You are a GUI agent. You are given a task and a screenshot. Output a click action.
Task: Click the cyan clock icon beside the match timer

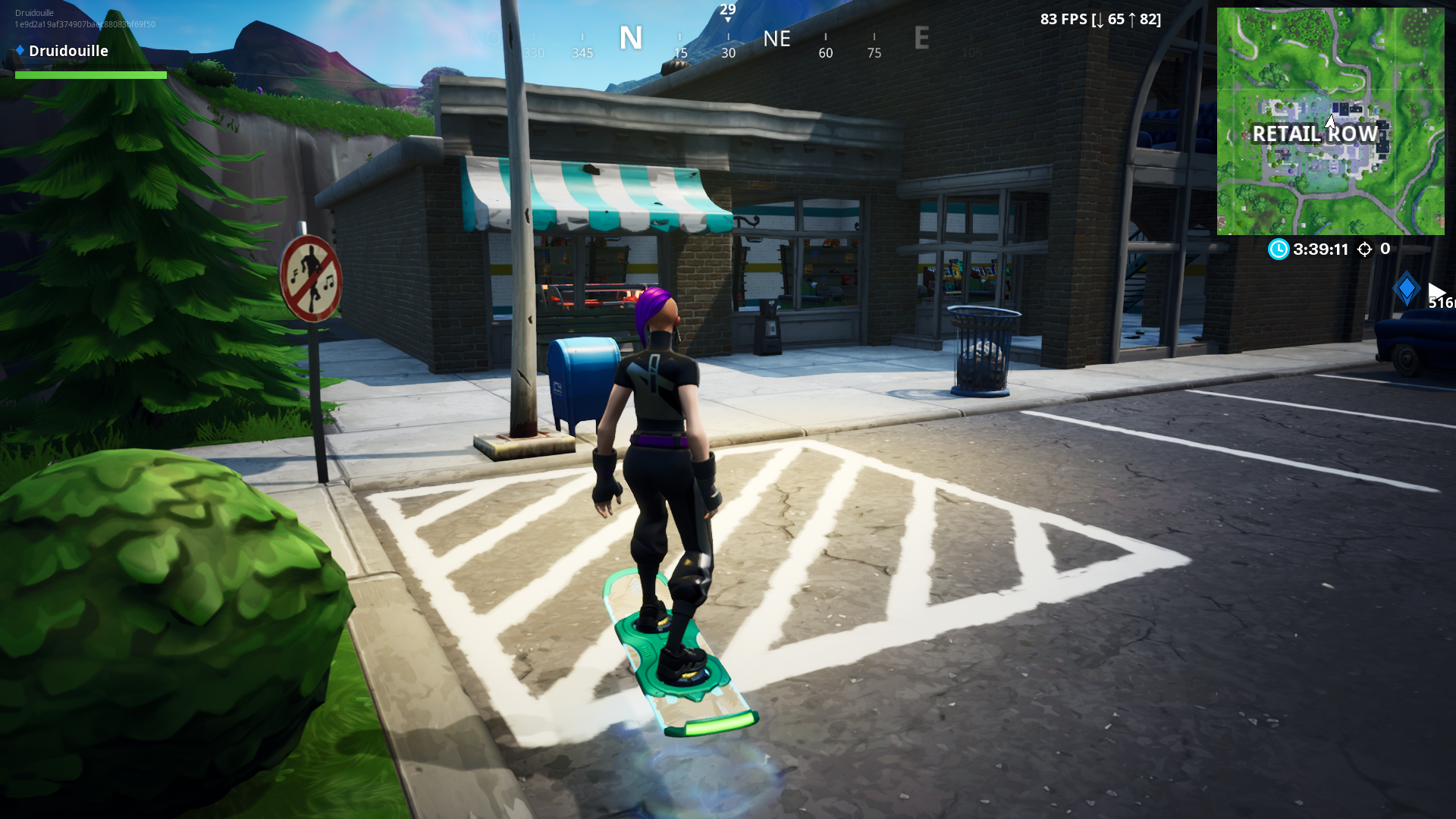point(1278,249)
